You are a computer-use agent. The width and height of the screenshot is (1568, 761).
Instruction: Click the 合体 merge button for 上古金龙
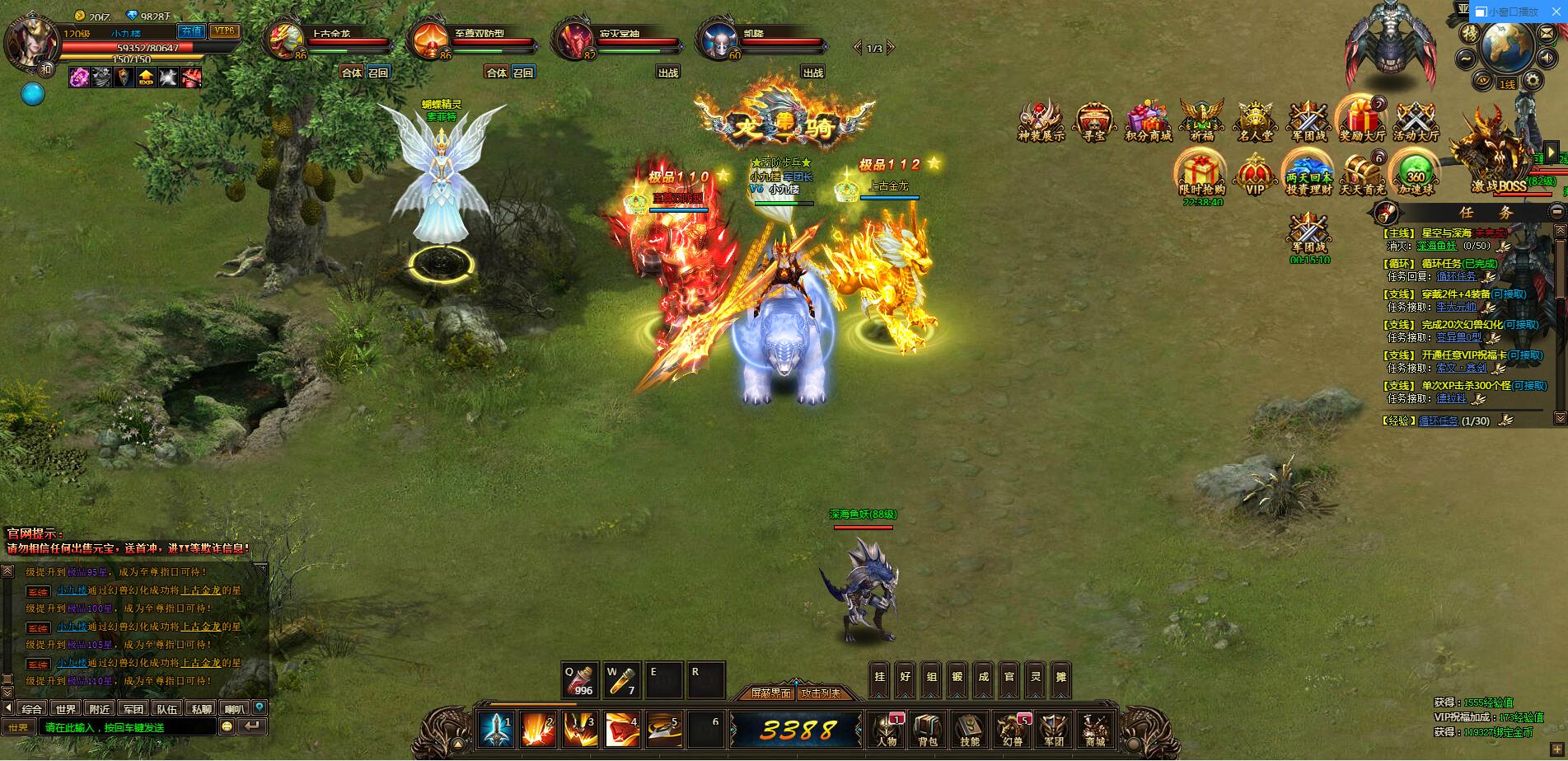tap(352, 73)
